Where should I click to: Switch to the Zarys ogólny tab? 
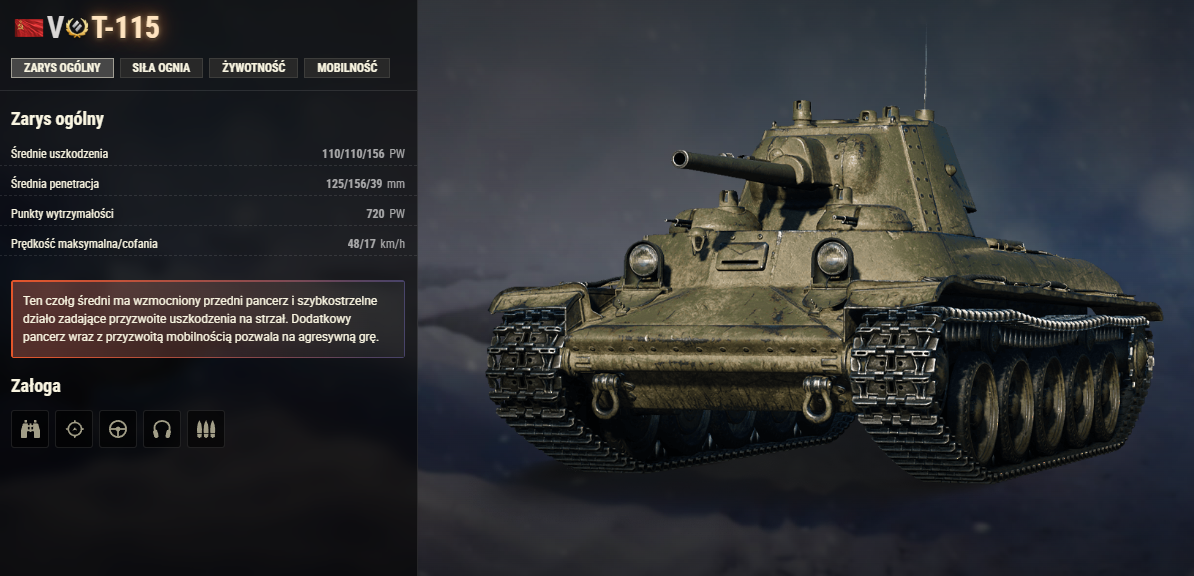62,68
